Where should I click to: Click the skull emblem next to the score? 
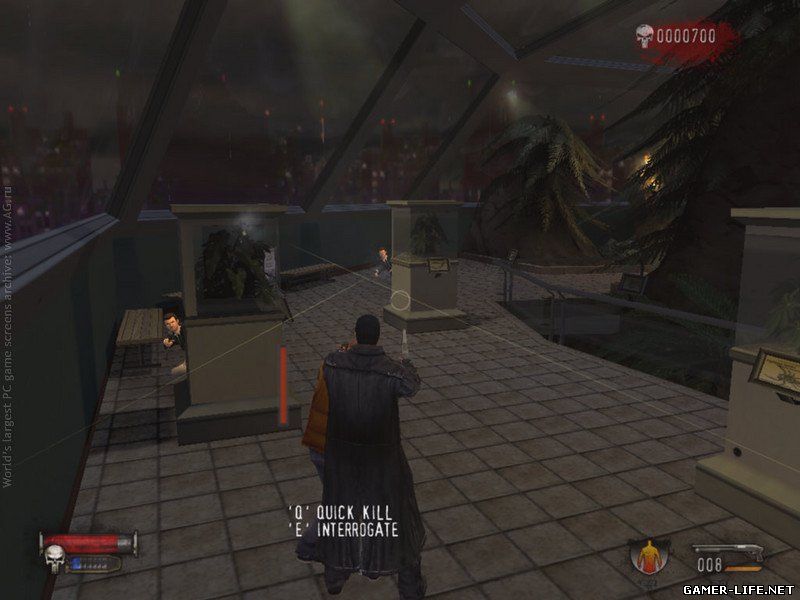(x=644, y=37)
